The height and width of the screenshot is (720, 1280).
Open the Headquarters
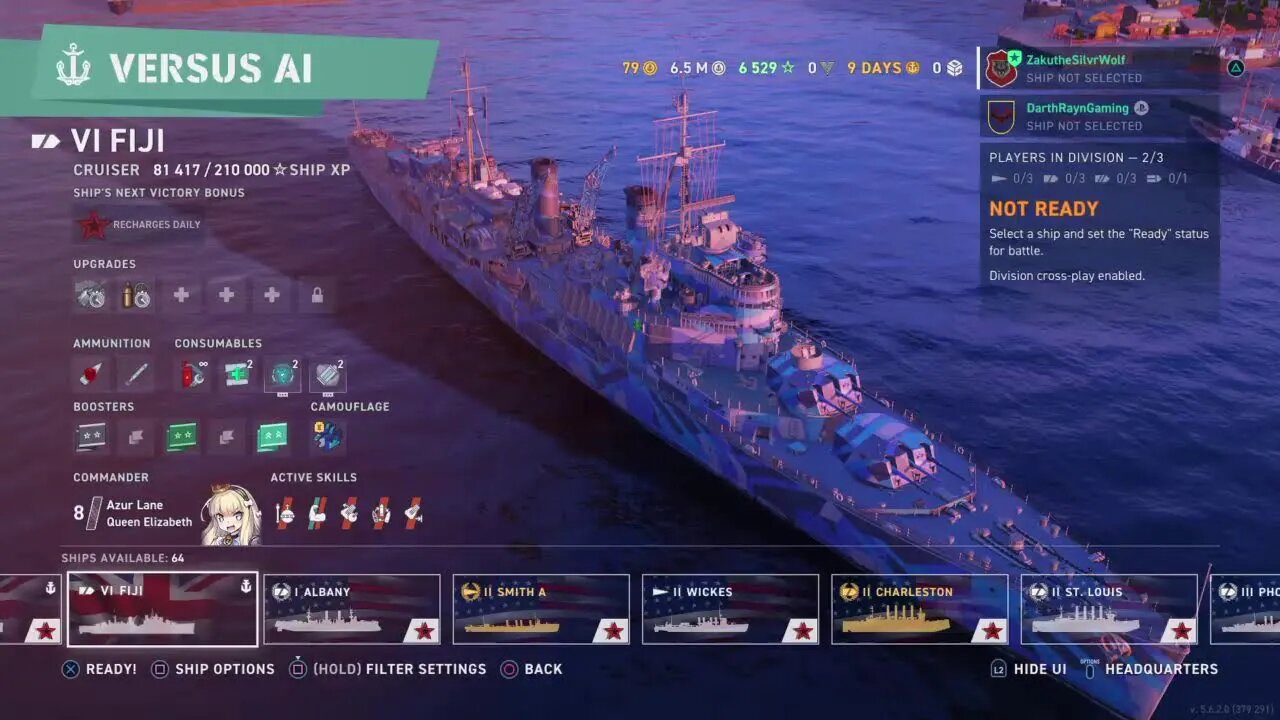(x=1161, y=669)
